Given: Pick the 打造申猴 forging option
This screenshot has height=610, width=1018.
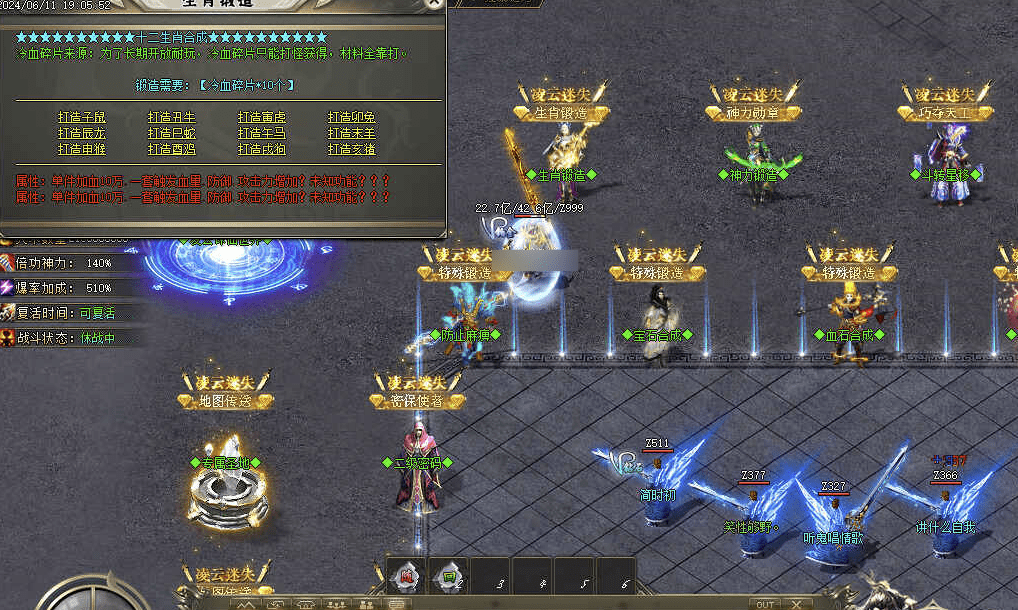Looking at the screenshot, I should (82, 149).
